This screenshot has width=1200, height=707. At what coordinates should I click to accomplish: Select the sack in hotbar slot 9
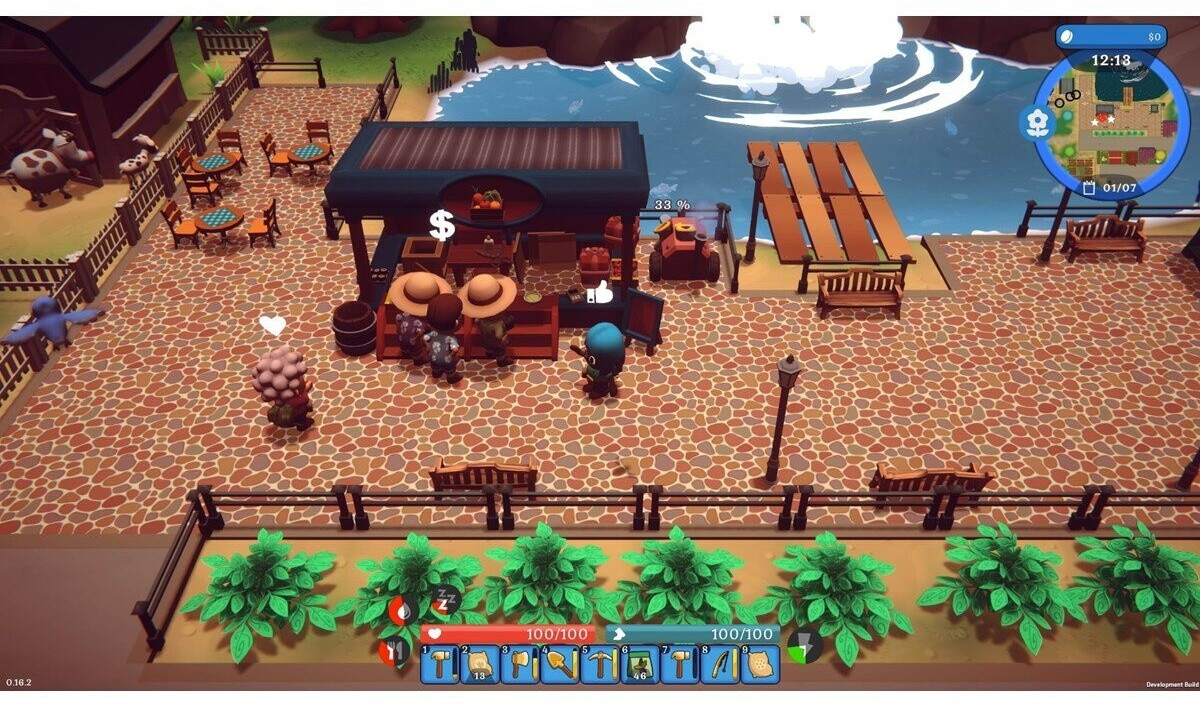coord(760,664)
